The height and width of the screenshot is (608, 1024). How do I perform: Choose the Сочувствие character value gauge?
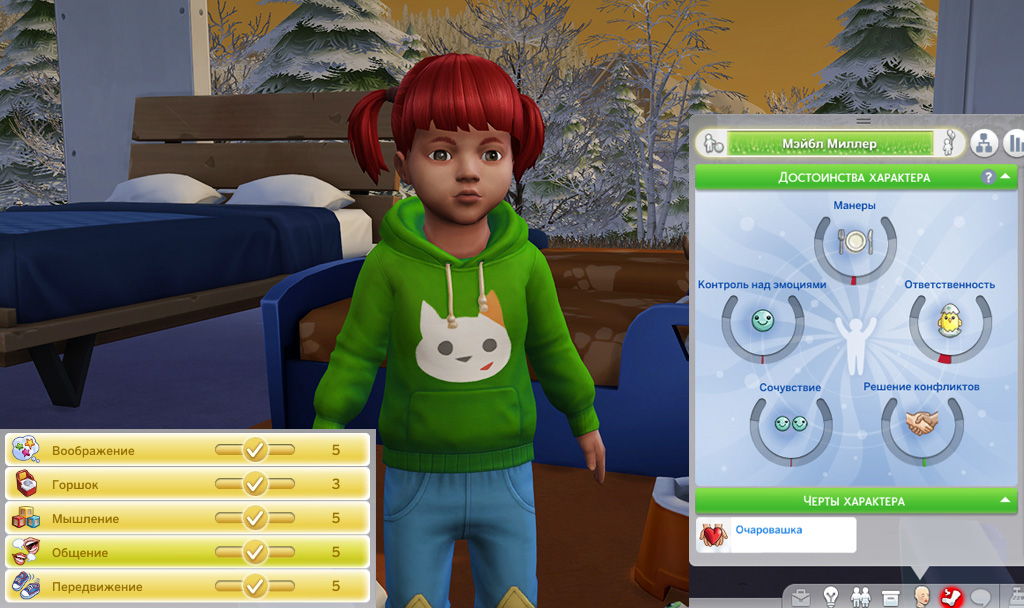pos(790,425)
